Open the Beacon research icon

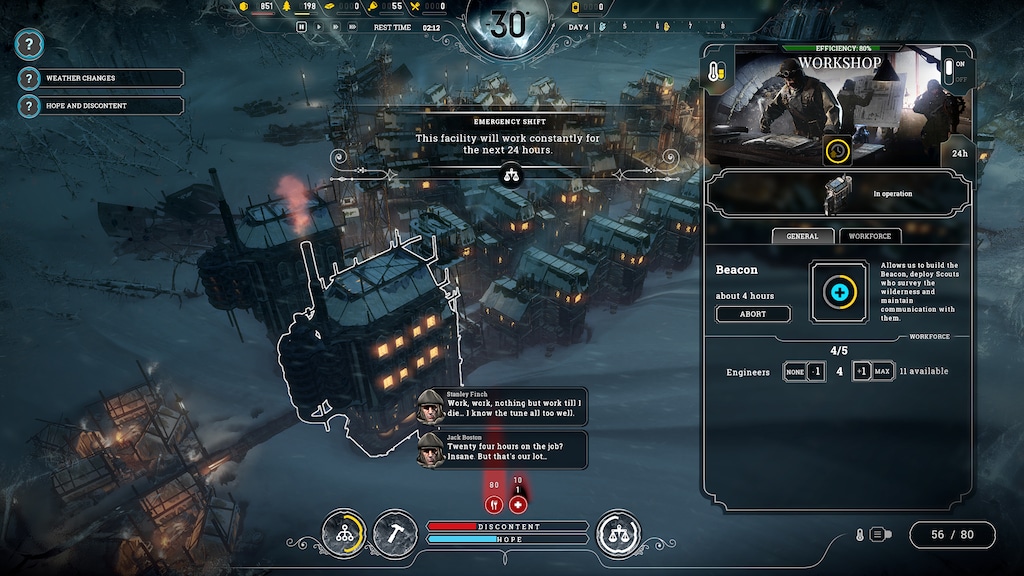click(x=838, y=292)
